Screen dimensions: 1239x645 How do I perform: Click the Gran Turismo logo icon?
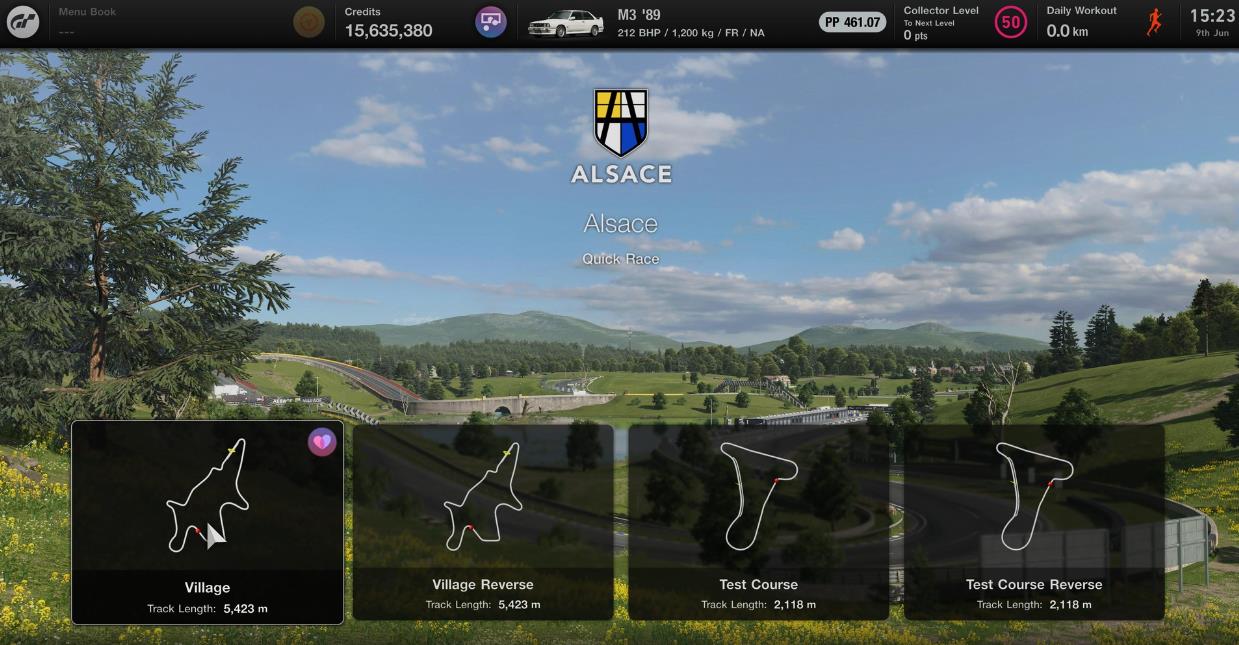coord(23,22)
